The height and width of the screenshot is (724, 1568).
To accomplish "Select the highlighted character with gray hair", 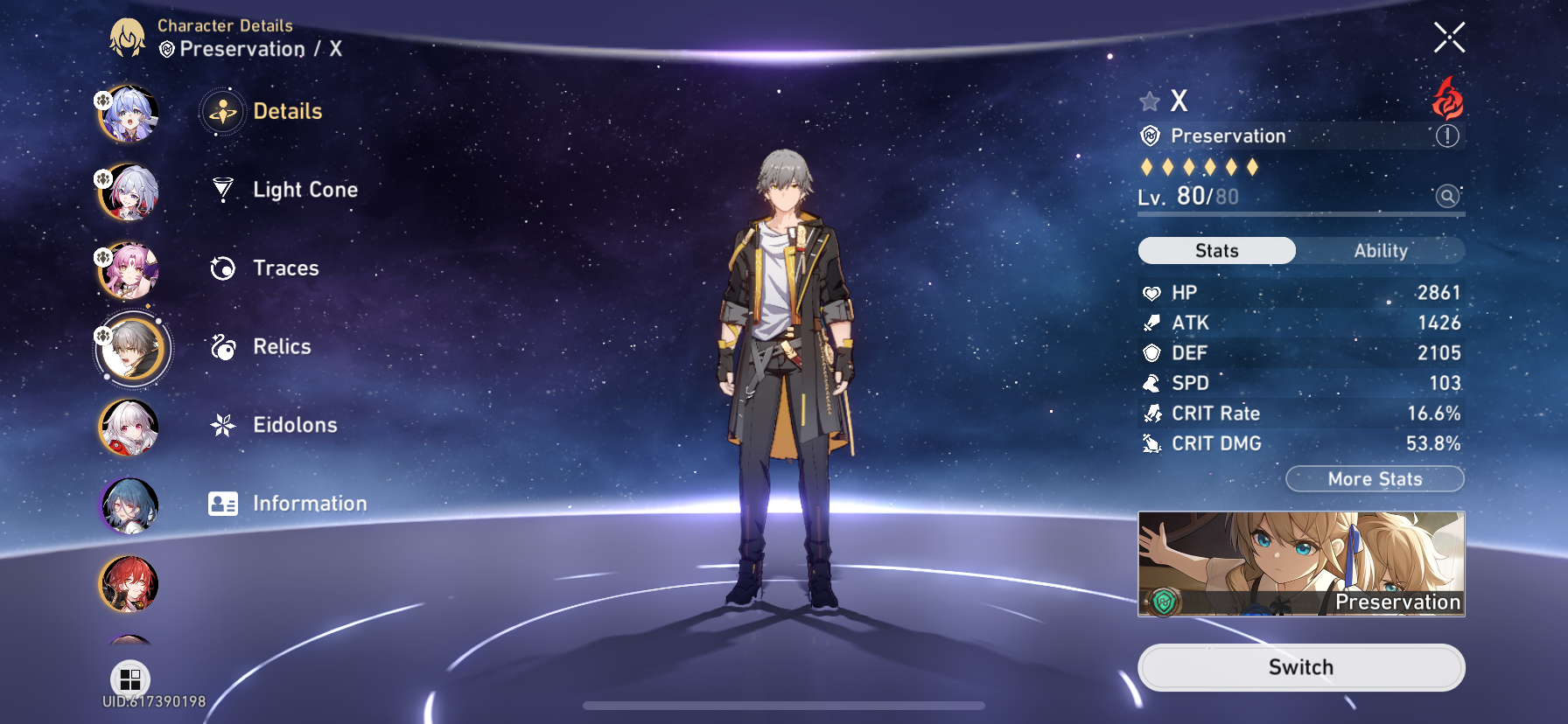I will tap(131, 349).
